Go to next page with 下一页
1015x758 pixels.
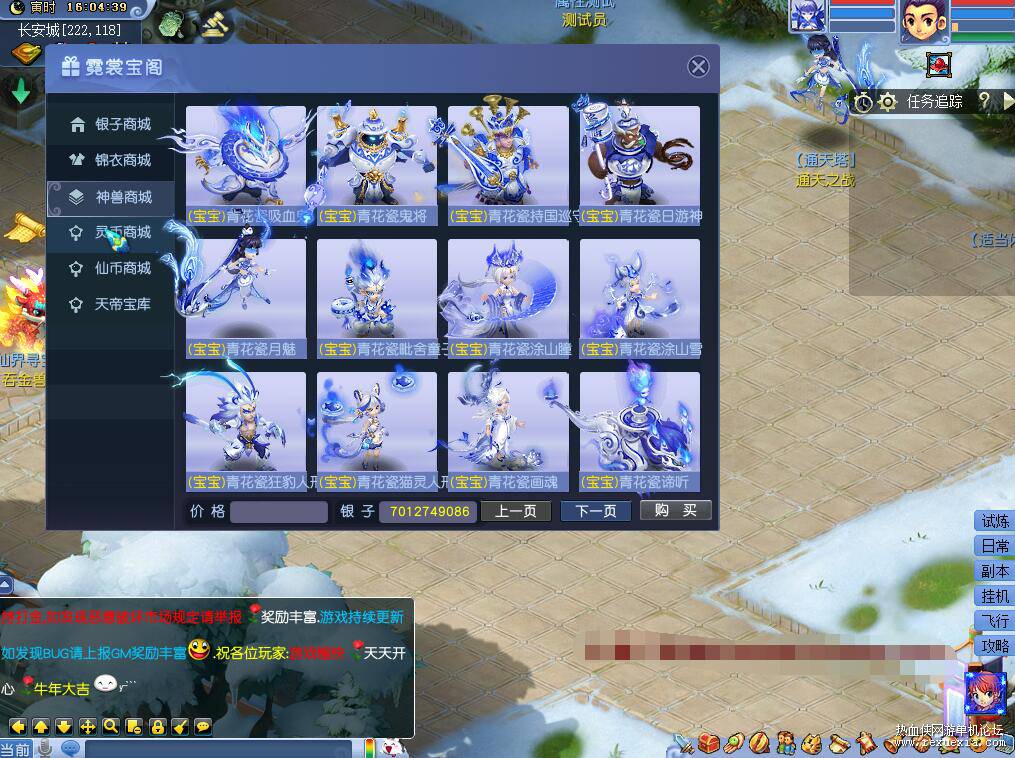[596, 511]
